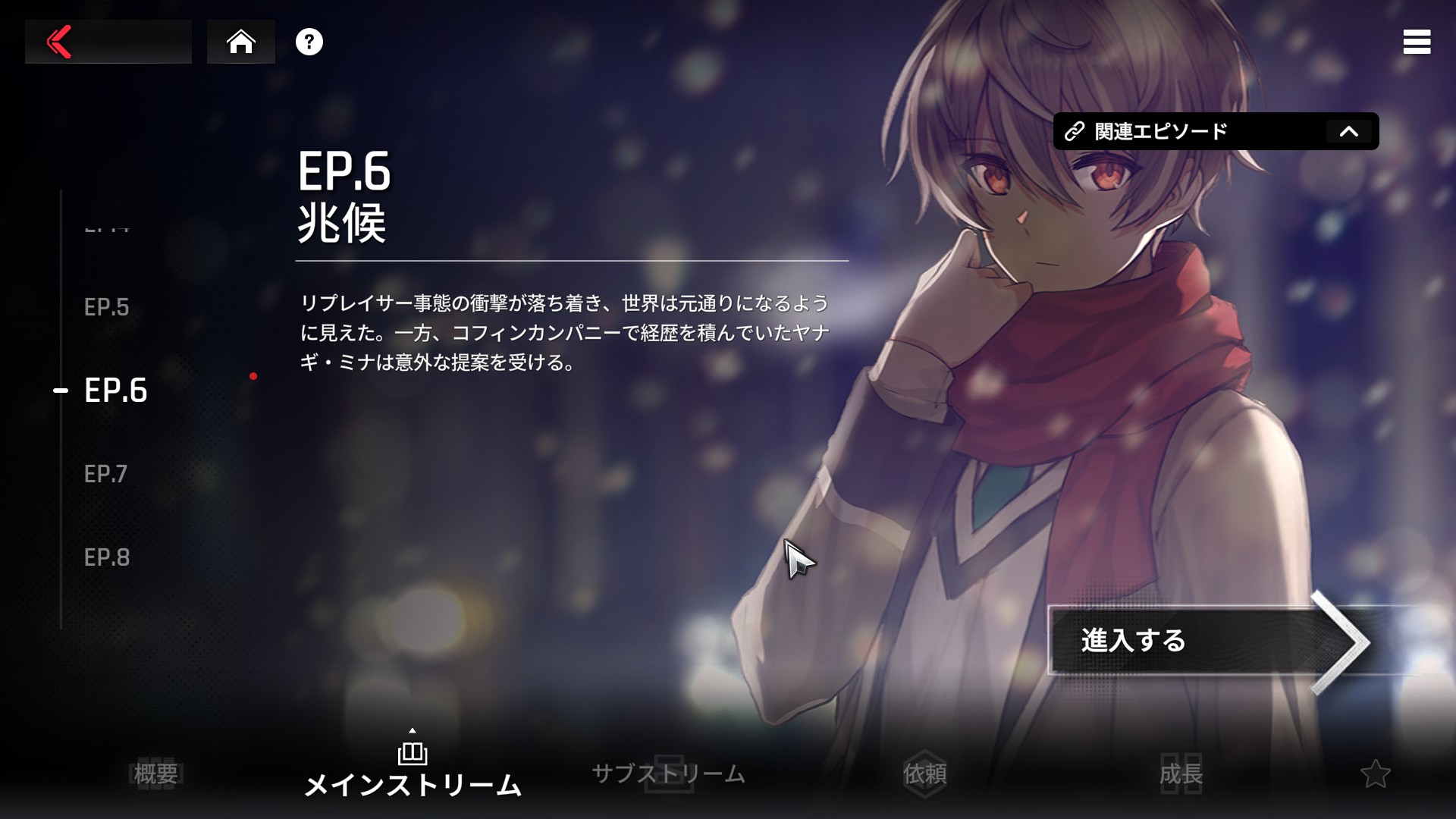Screen dimensions: 1456x819
Task: Show the 成長 tab
Action: [1181, 773]
